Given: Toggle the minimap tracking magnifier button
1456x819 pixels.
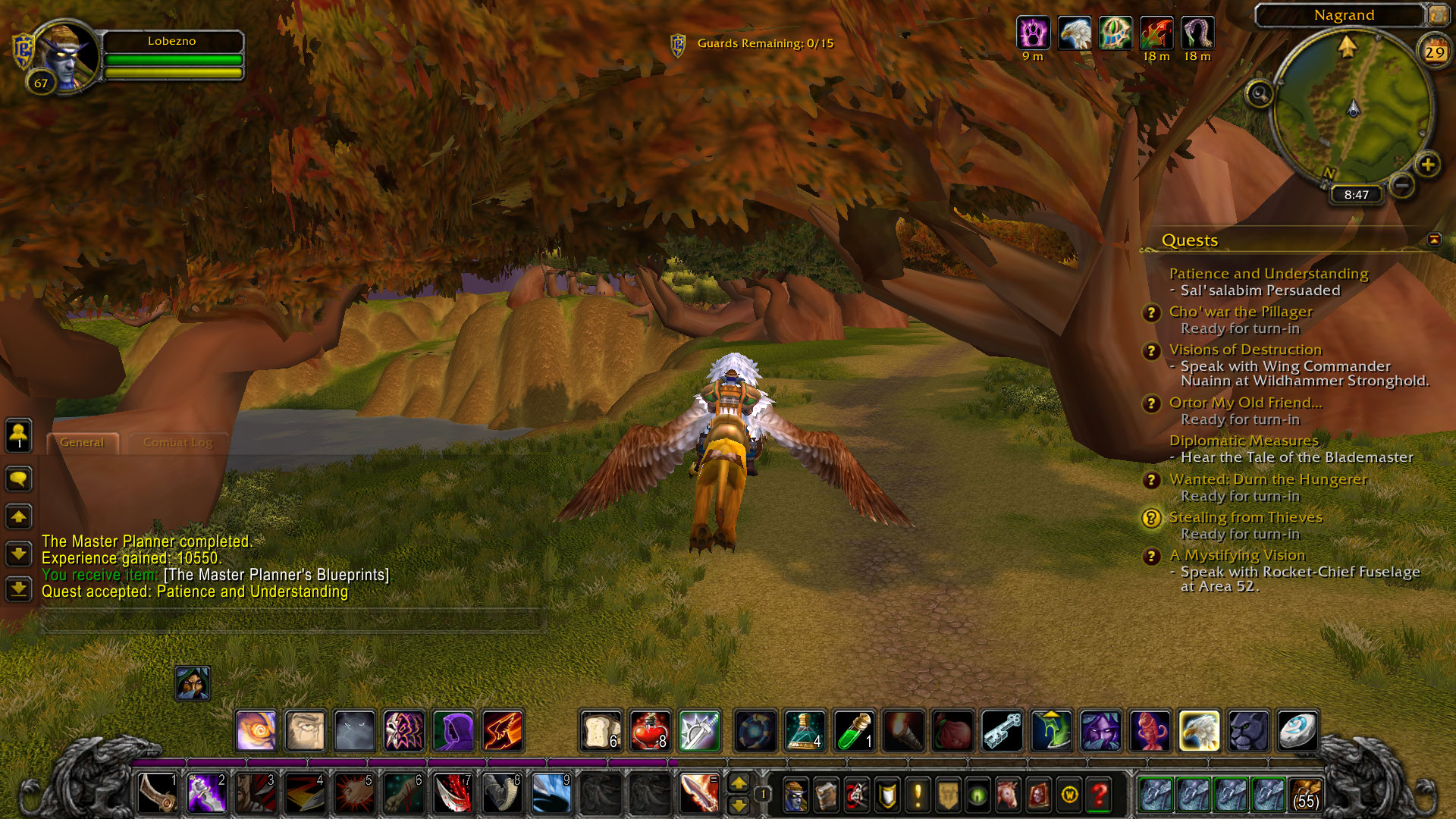Looking at the screenshot, I should 1260,94.
